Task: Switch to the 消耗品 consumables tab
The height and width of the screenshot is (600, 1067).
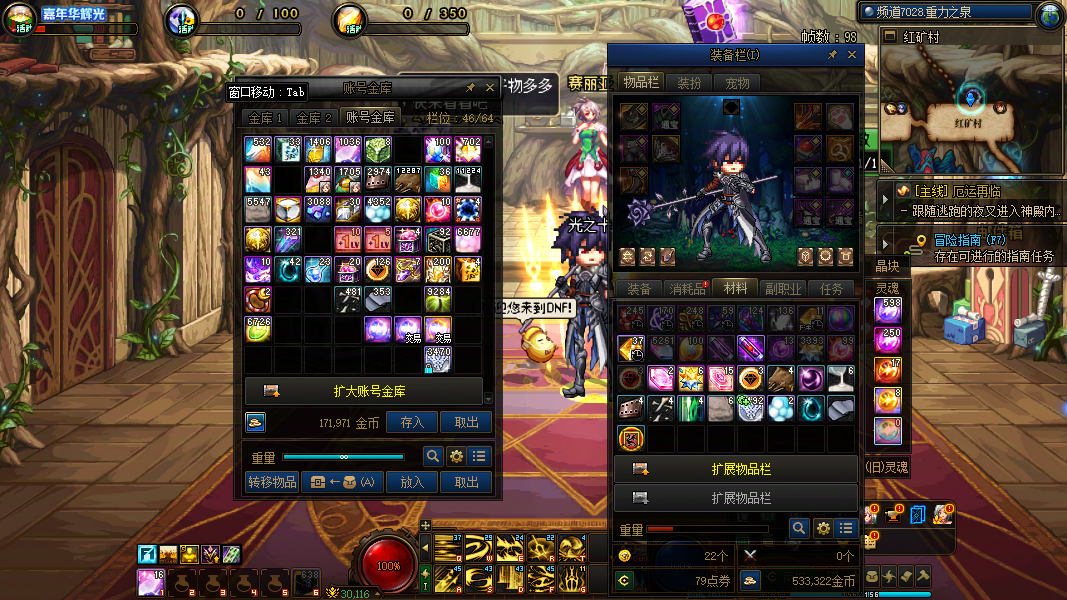Action: coord(687,289)
